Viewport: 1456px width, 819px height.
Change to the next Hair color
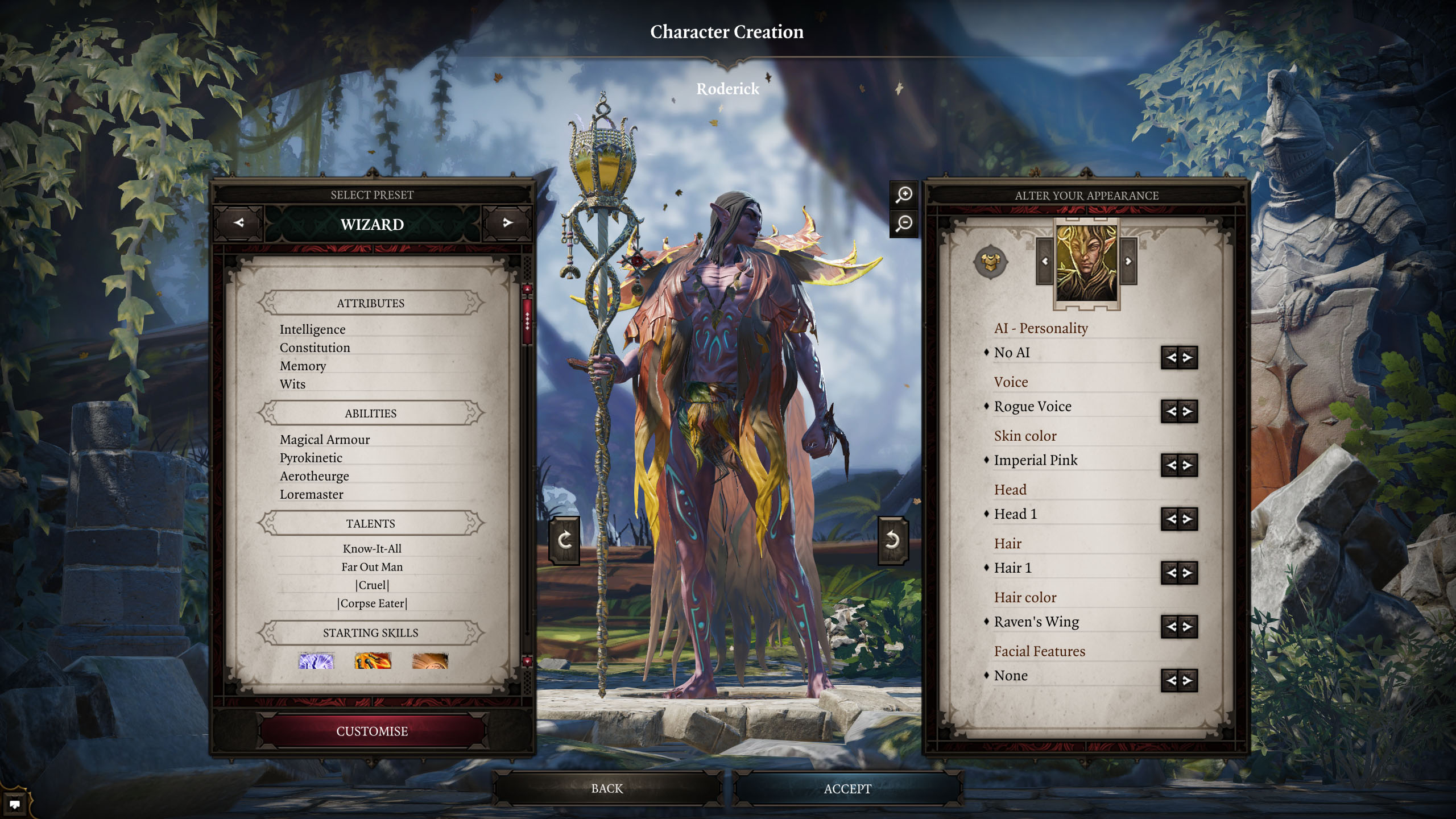pyautogui.click(x=1188, y=627)
